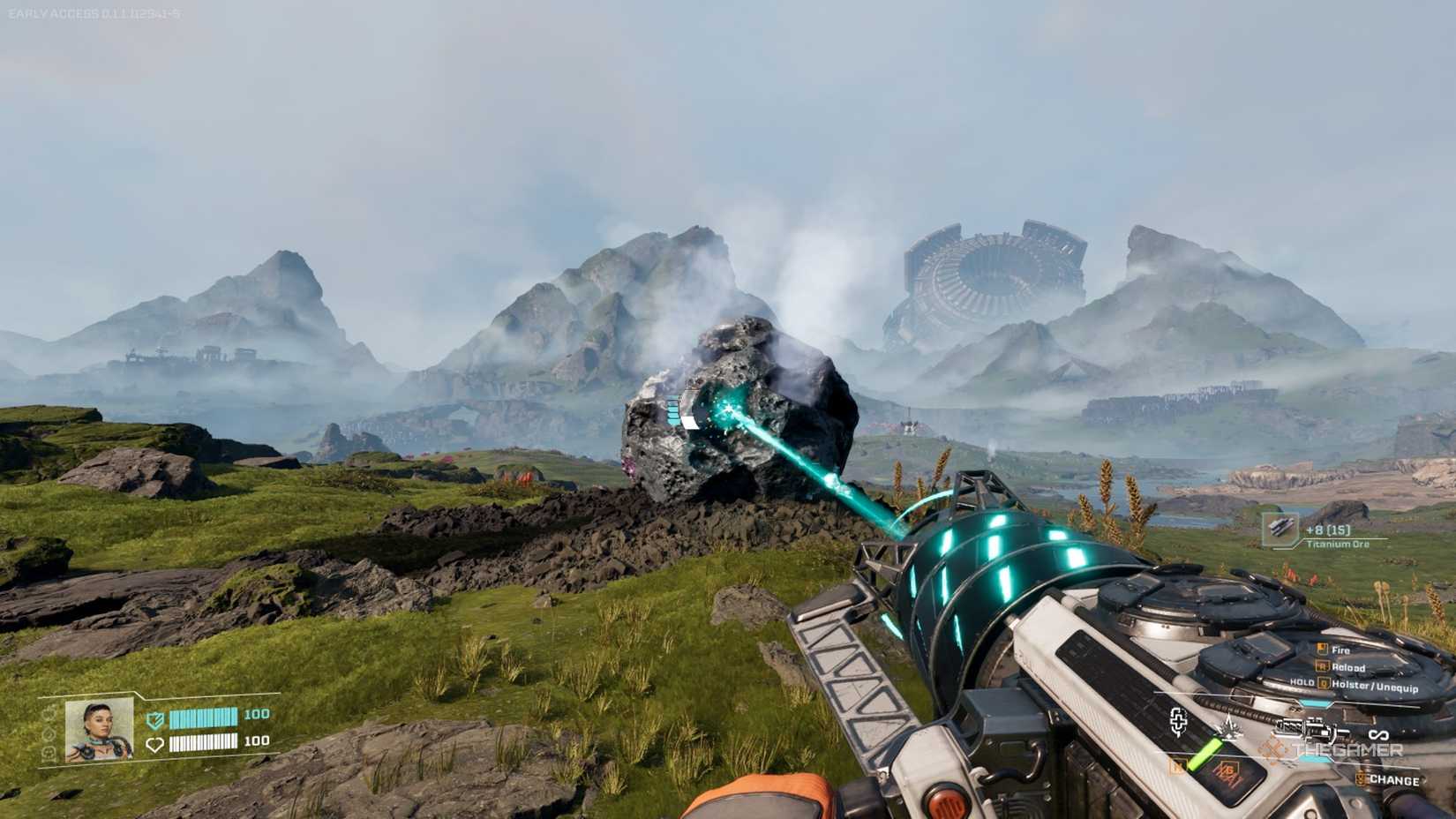Toggle the Holster/Unequip HOLD prompt
1456x819 pixels.
tap(1302, 682)
